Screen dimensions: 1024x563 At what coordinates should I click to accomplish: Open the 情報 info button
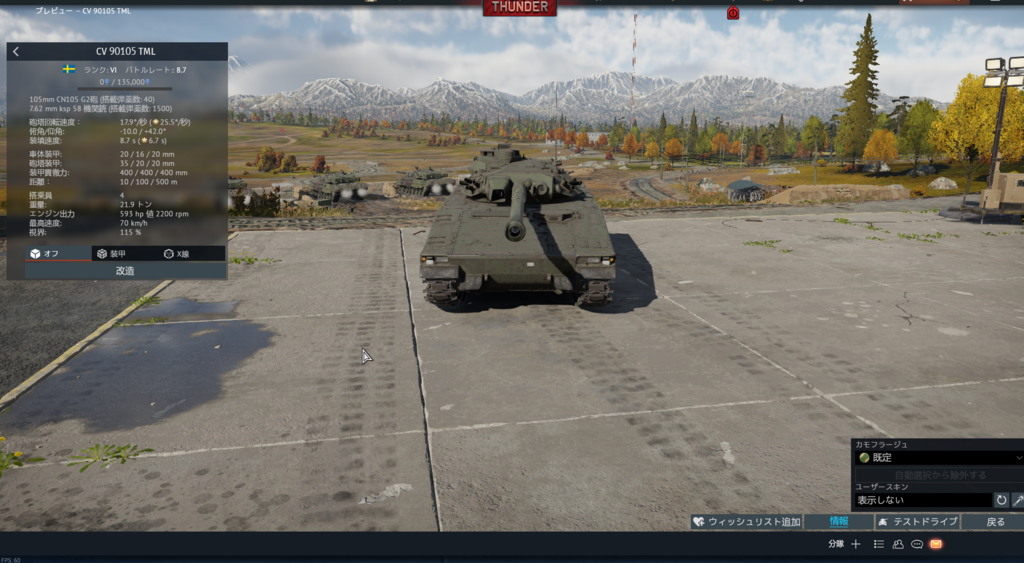(x=838, y=522)
